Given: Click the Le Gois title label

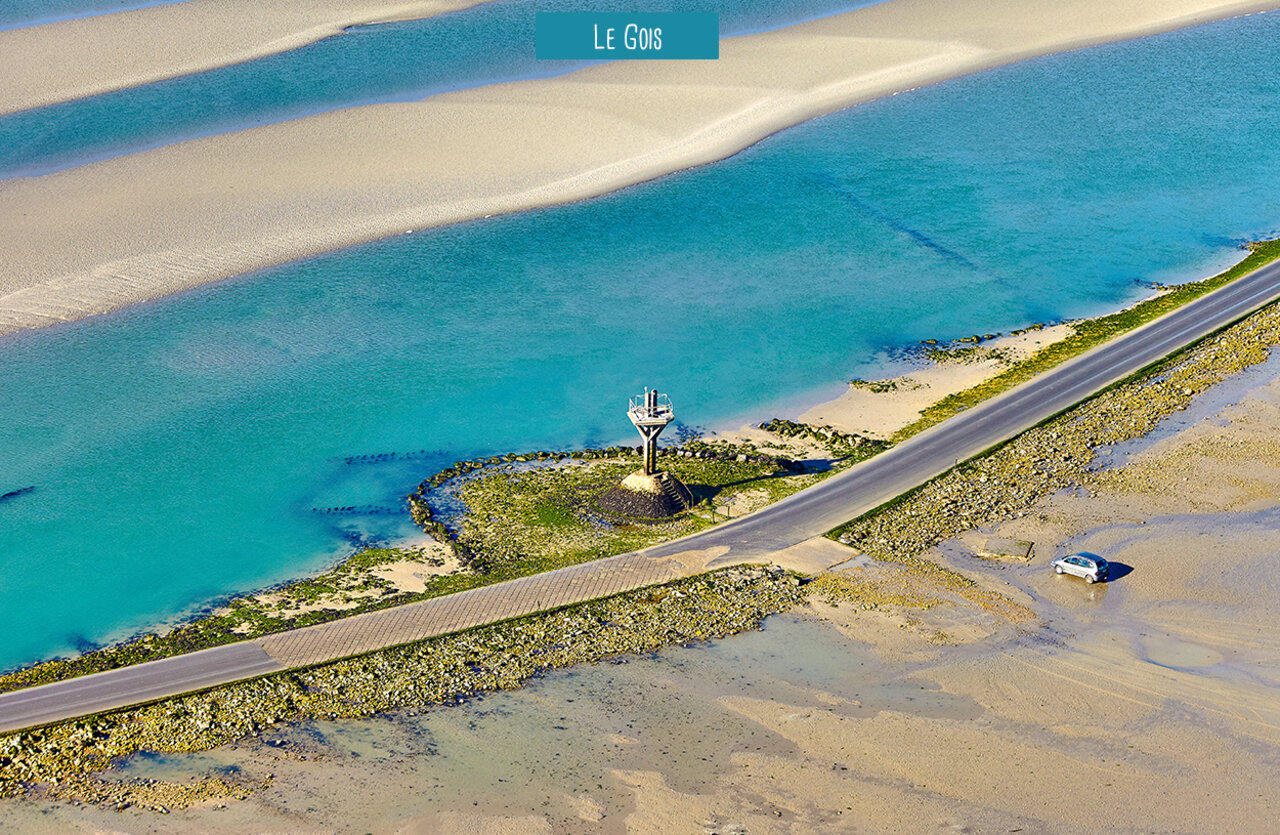Looking at the screenshot, I should (627, 36).
